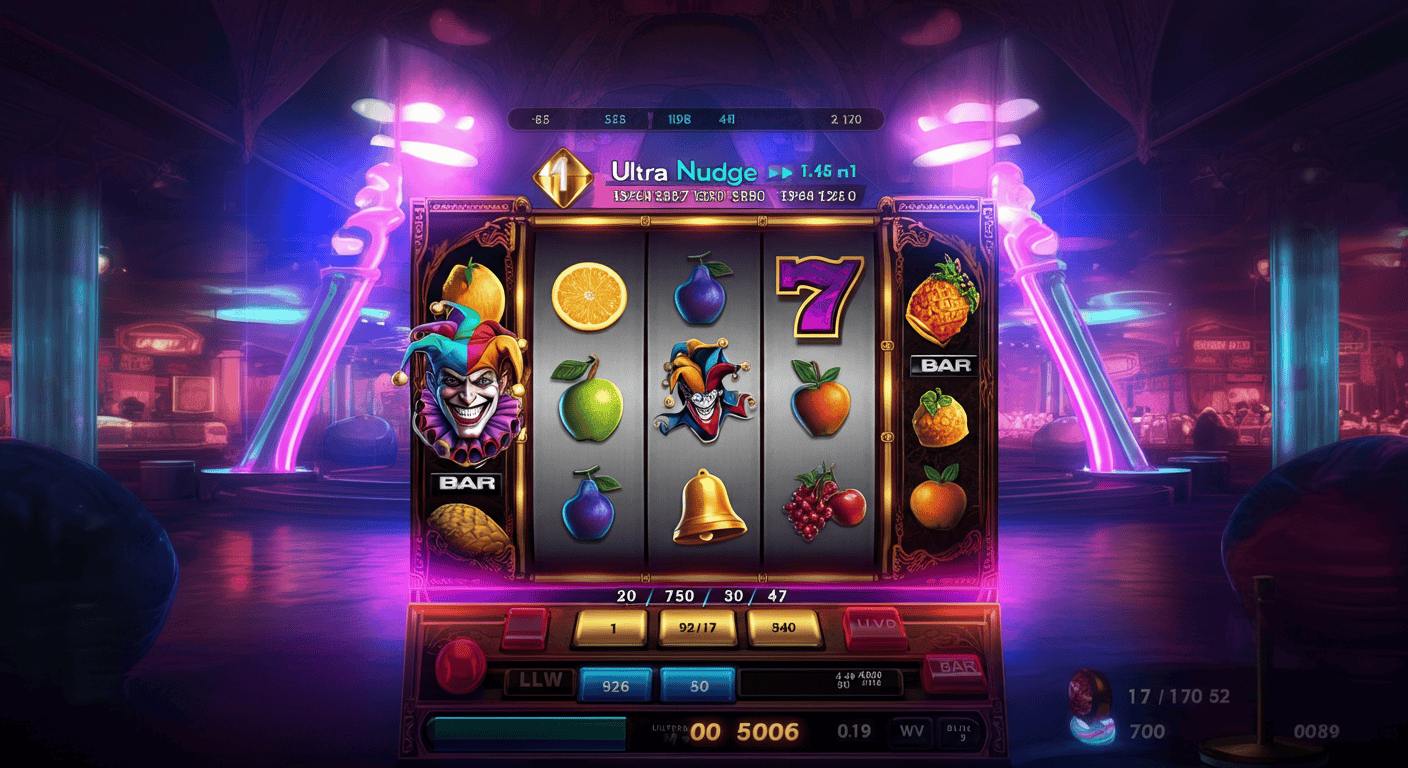1408x768 pixels.
Task: Tap the blue 926 button
Action: 616,686
